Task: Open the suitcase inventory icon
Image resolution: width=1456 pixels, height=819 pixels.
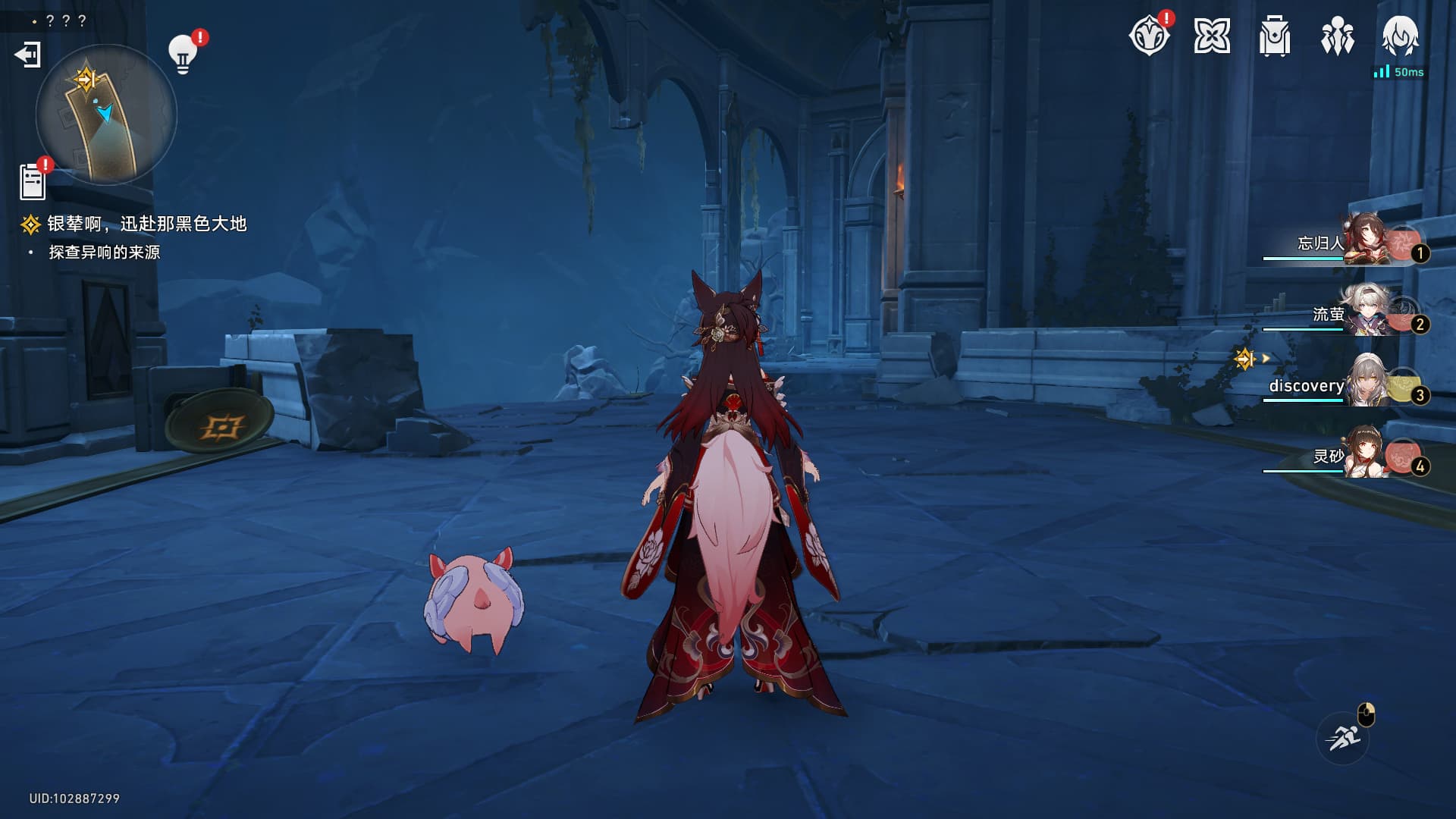Action: (x=1275, y=36)
